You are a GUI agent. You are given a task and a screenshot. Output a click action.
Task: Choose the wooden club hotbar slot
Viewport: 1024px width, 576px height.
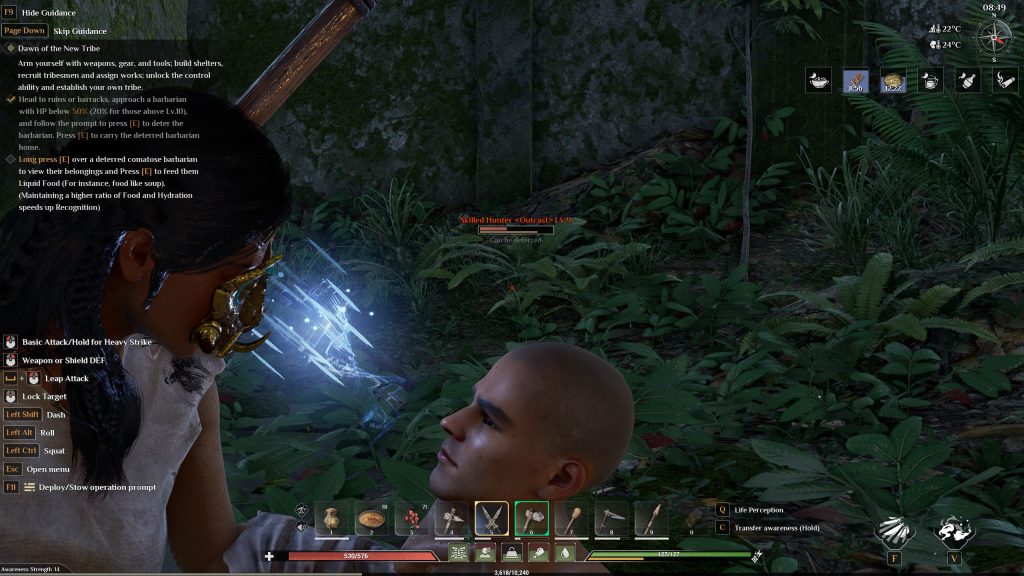click(571, 518)
